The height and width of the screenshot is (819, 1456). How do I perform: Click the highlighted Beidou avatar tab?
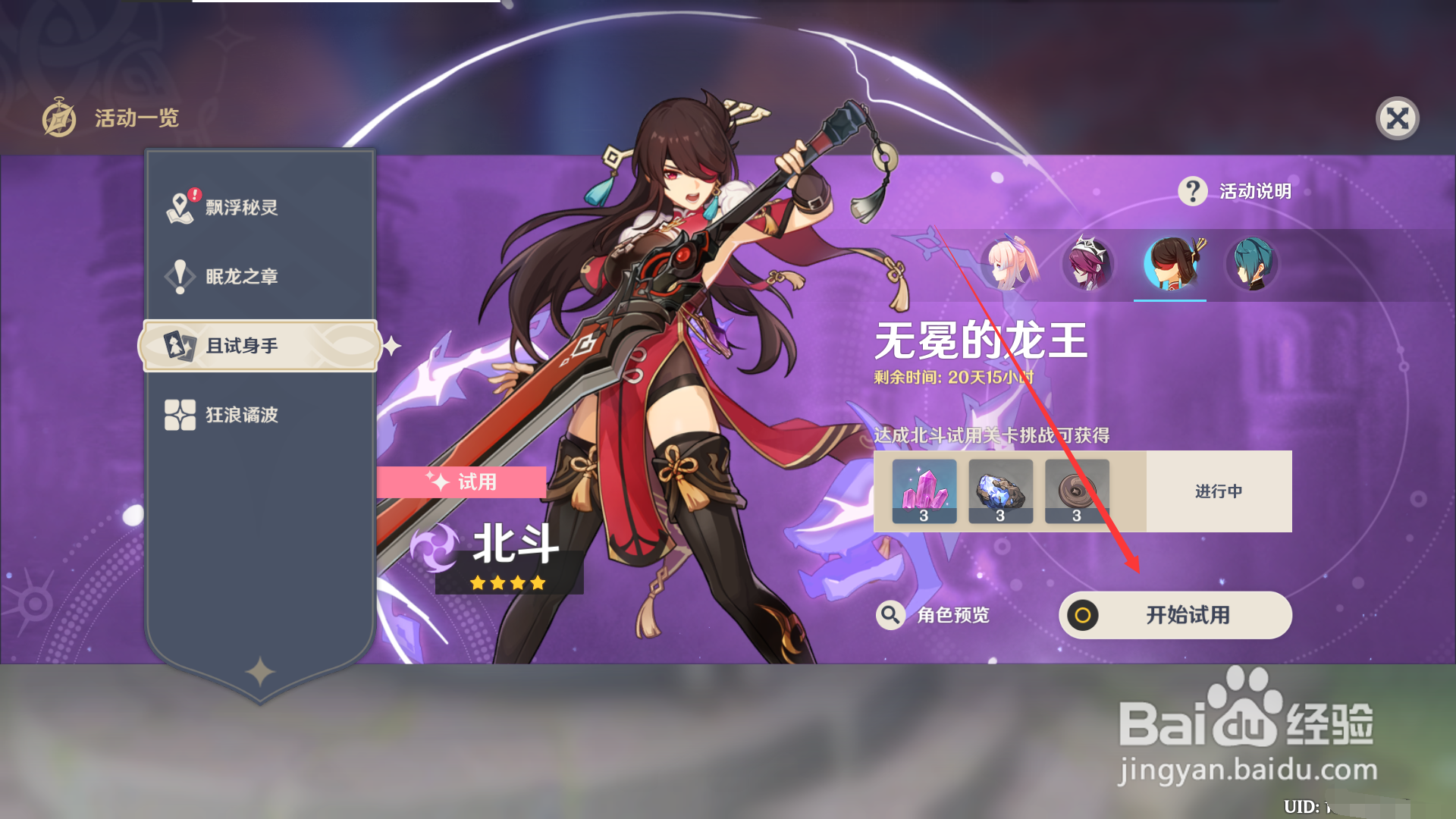tap(1171, 264)
